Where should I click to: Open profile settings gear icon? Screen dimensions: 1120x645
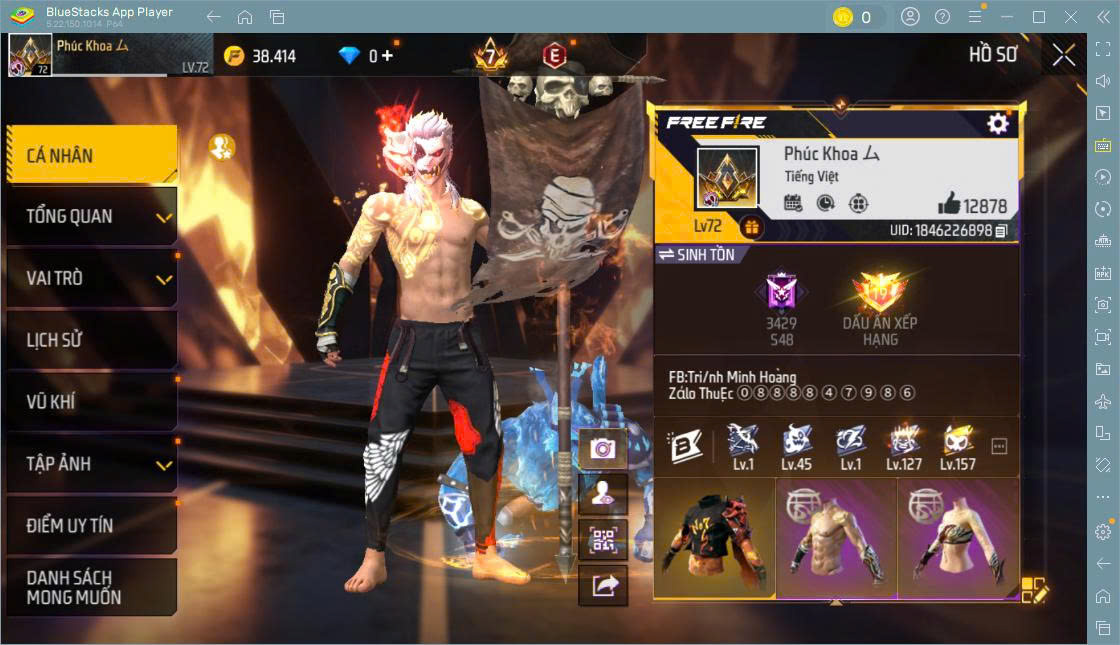tap(997, 123)
